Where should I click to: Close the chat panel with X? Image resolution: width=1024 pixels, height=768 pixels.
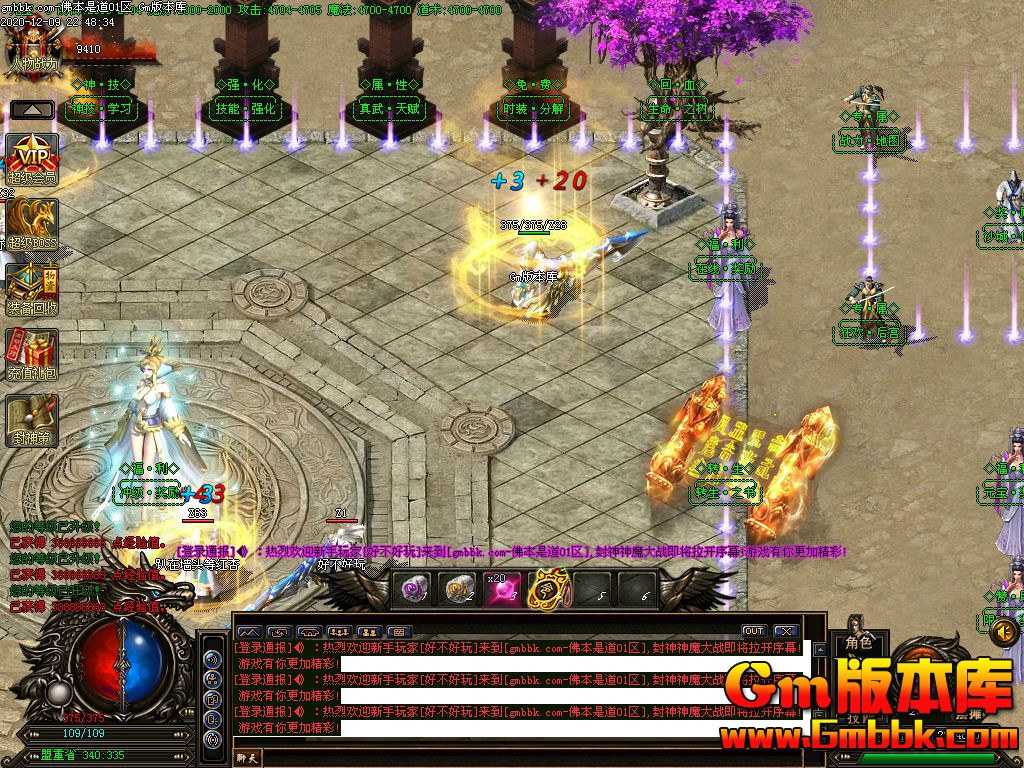pos(786,631)
